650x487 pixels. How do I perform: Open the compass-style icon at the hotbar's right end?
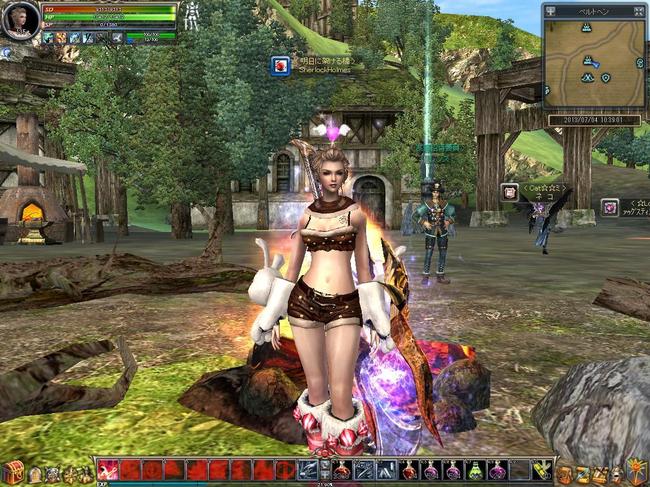coord(636,471)
